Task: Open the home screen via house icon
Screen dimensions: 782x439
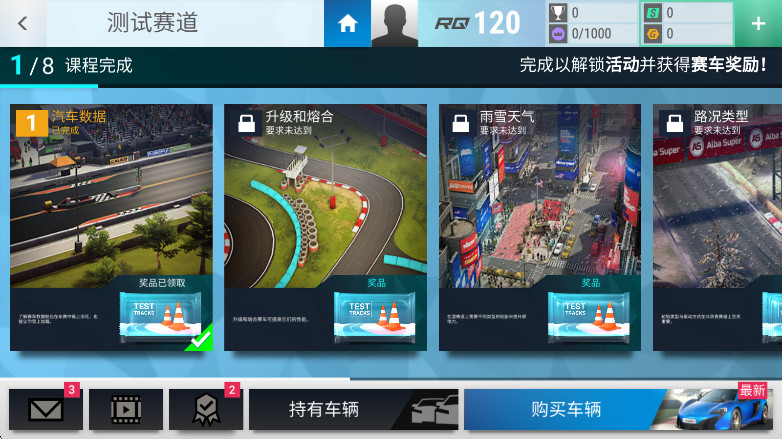Action: 347,23
